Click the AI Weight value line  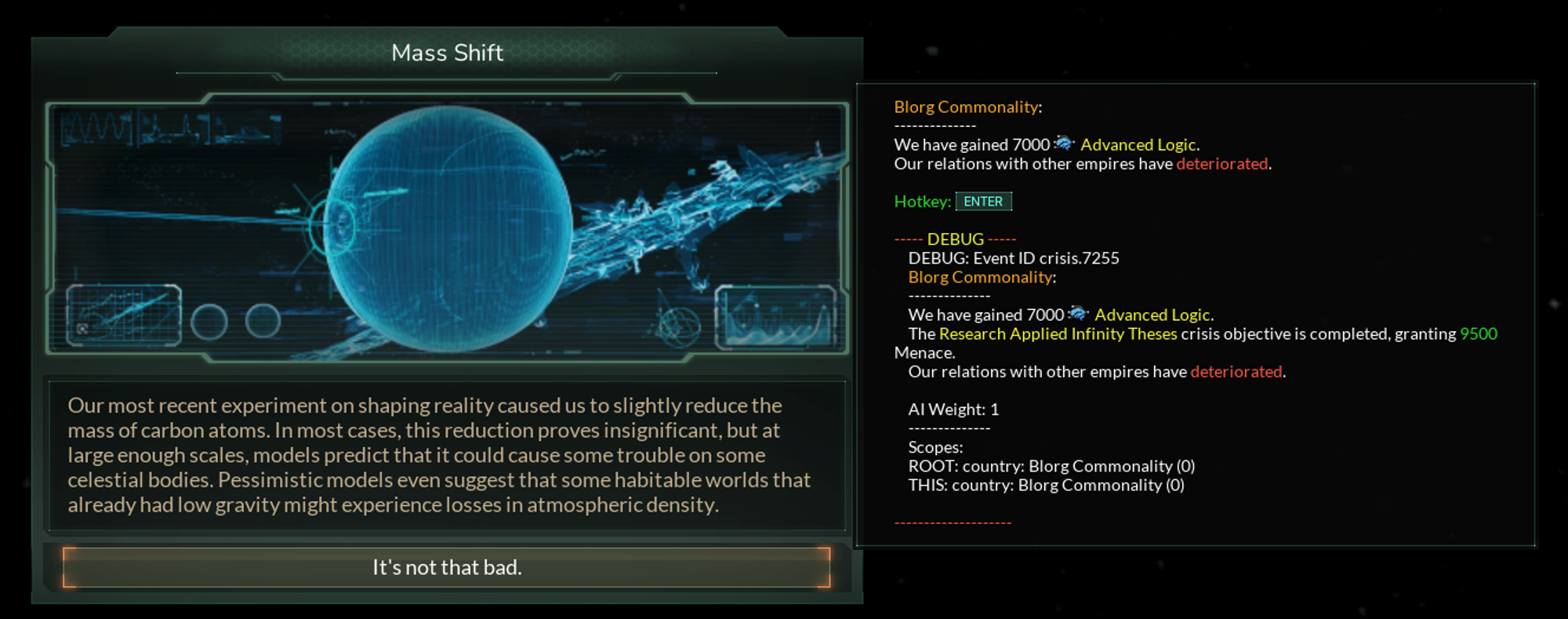[x=953, y=409]
